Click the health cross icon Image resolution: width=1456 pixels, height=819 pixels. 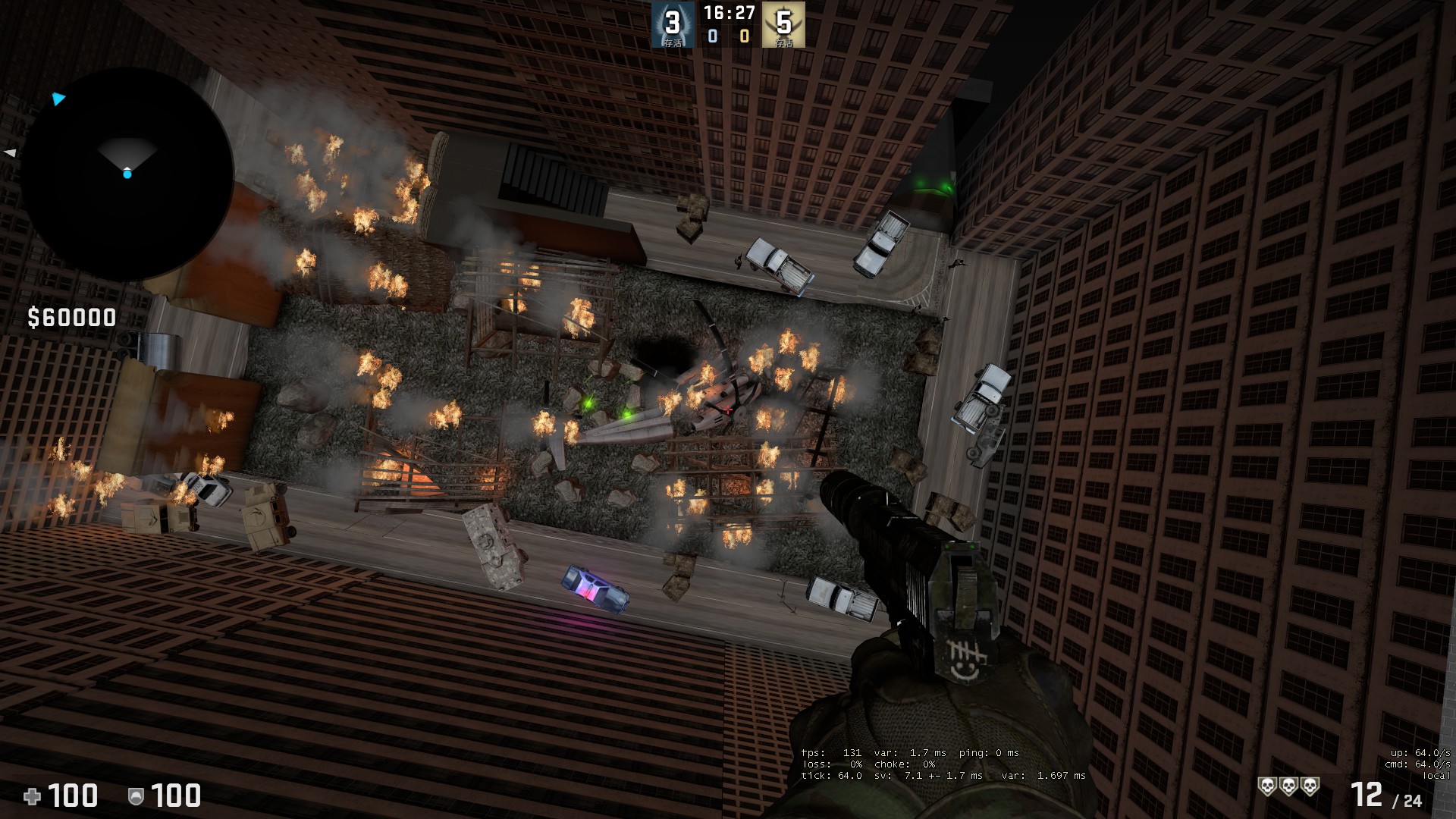[33, 795]
